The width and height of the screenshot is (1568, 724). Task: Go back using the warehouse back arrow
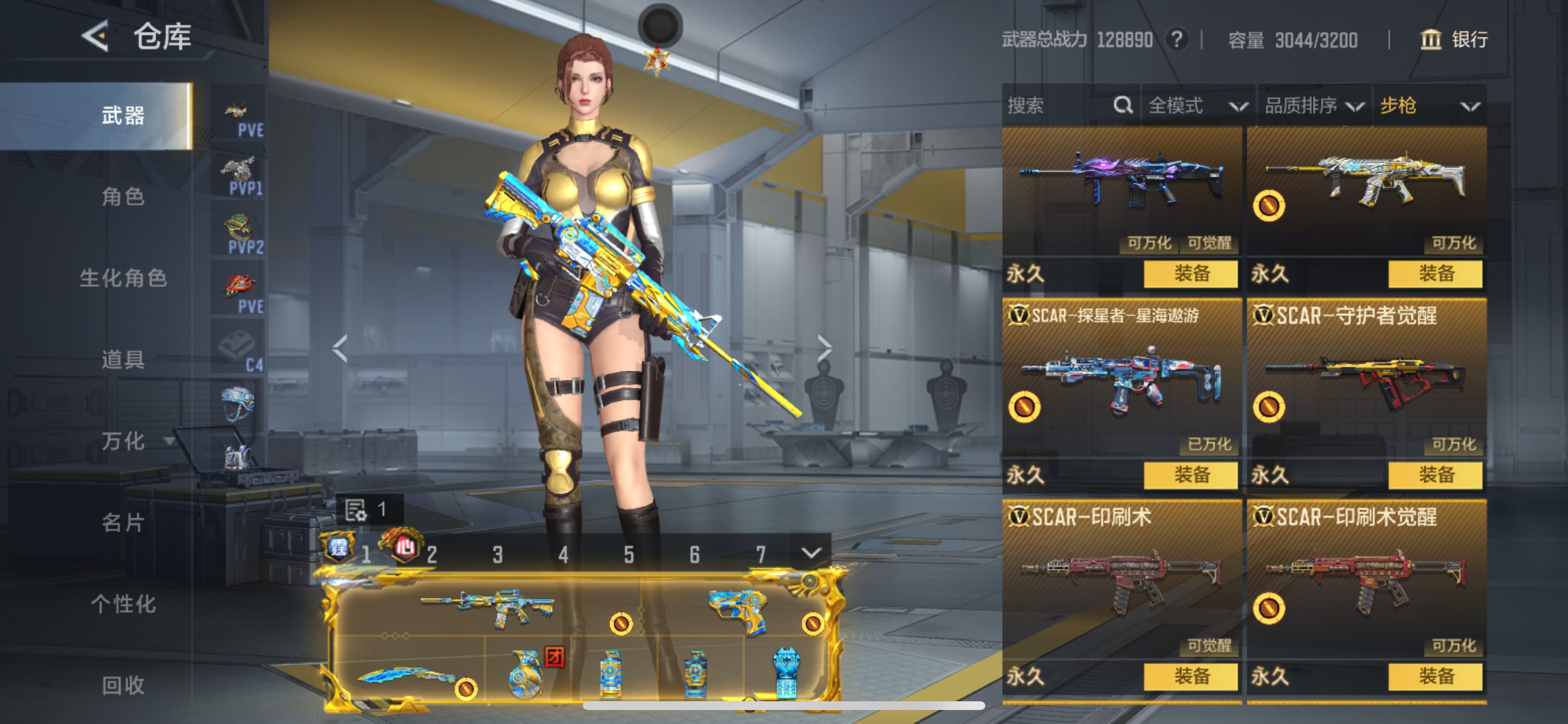(x=96, y=37)
